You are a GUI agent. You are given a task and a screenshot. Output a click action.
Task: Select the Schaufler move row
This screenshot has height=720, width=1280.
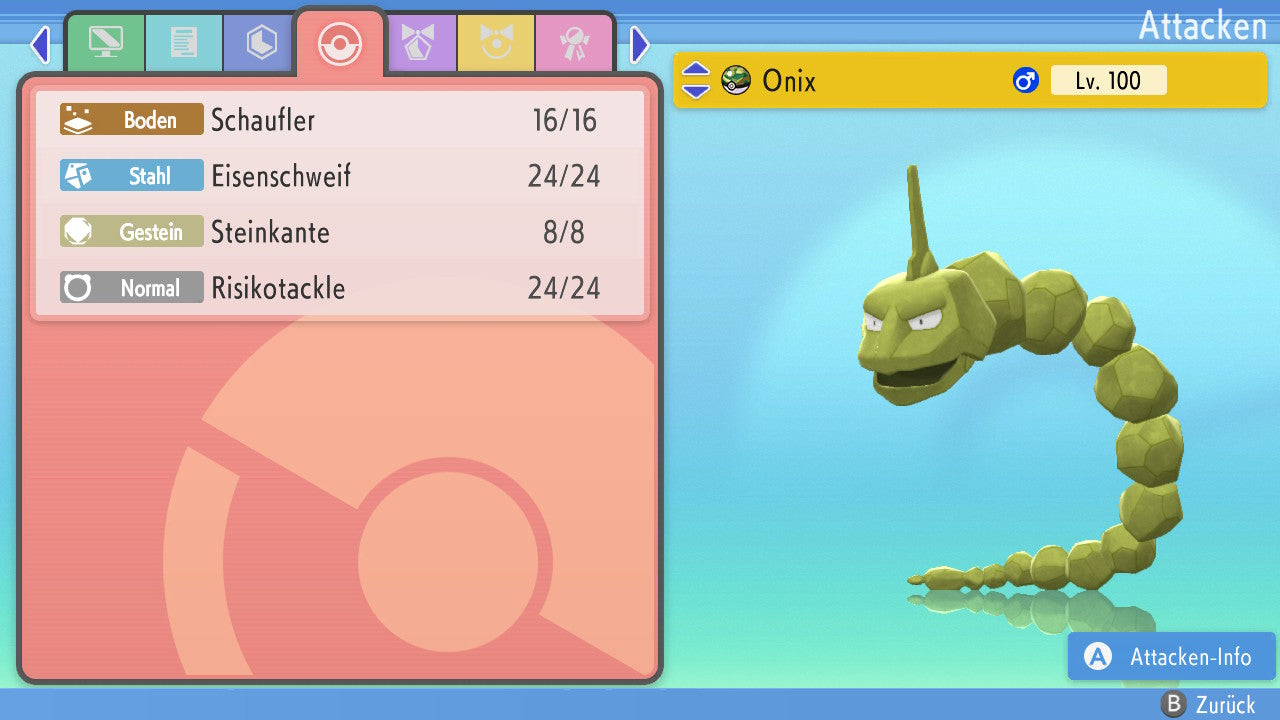[x=340, y=120]
